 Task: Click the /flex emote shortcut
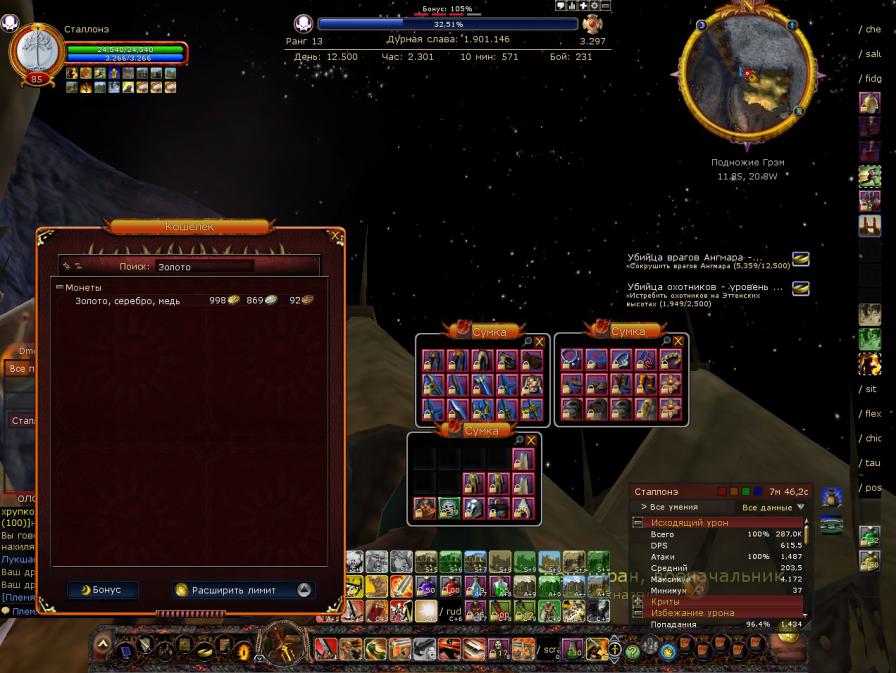click(872, 413)
